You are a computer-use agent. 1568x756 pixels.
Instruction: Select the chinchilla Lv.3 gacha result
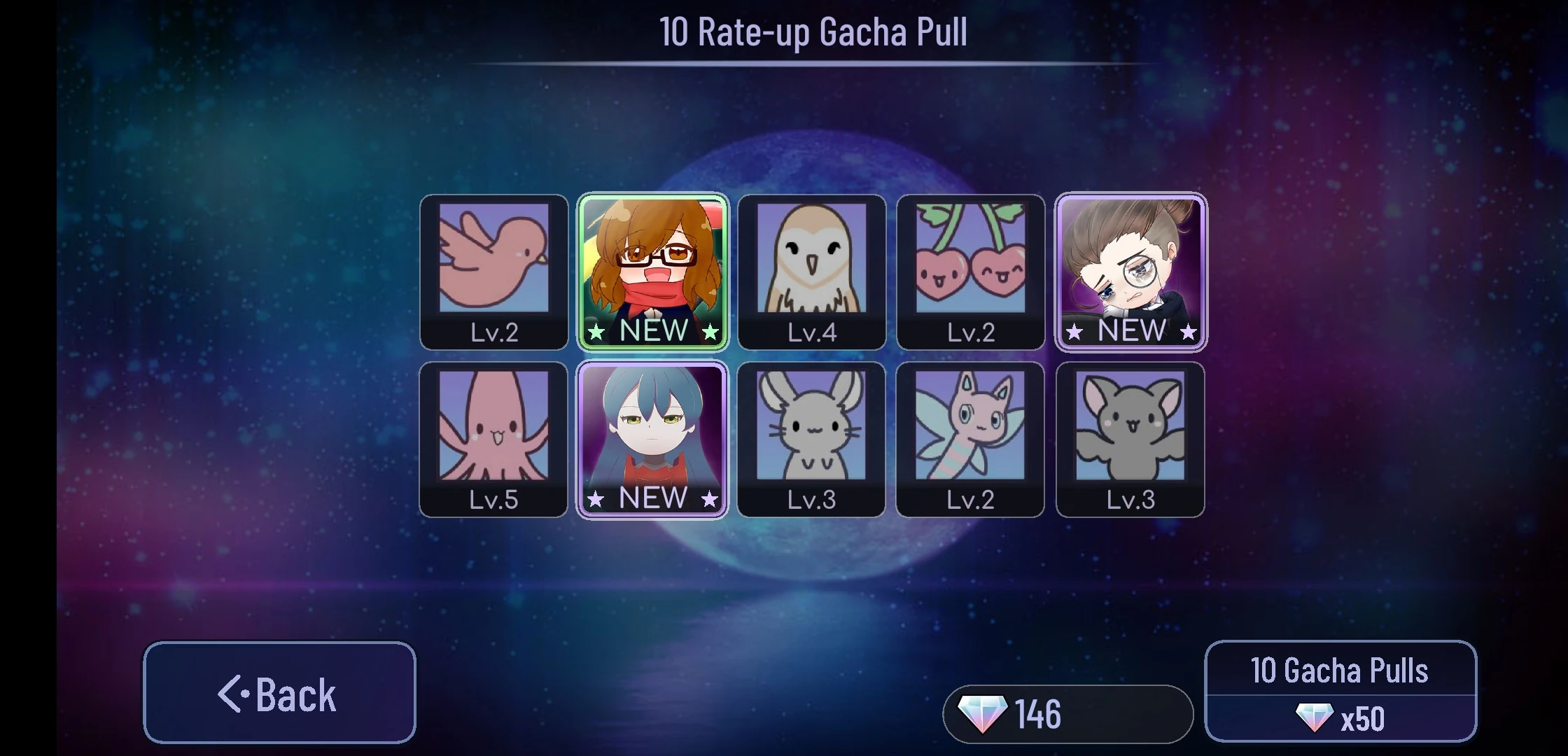(x=811, y=437)
